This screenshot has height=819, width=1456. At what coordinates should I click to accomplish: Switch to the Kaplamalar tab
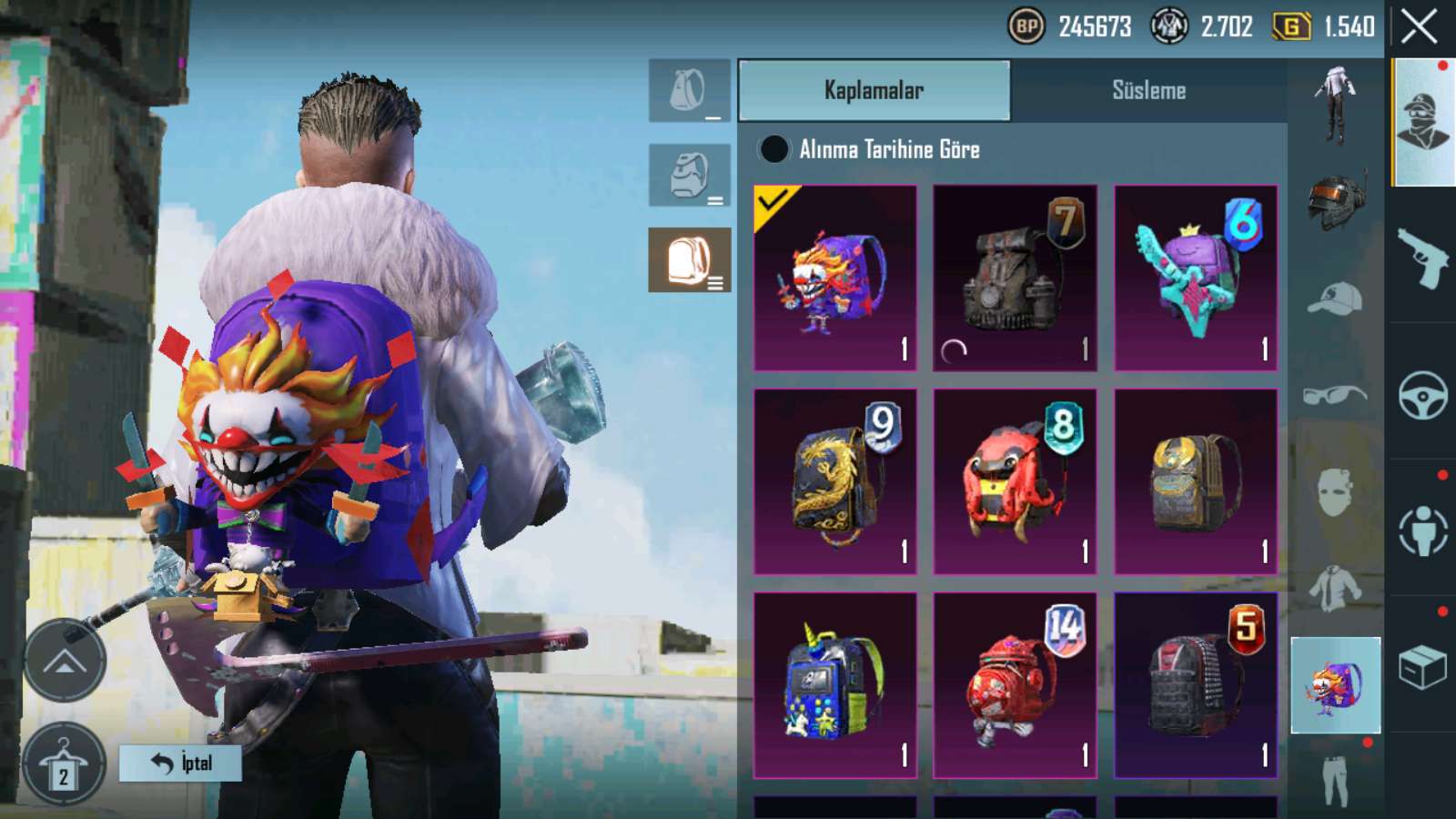874,90
